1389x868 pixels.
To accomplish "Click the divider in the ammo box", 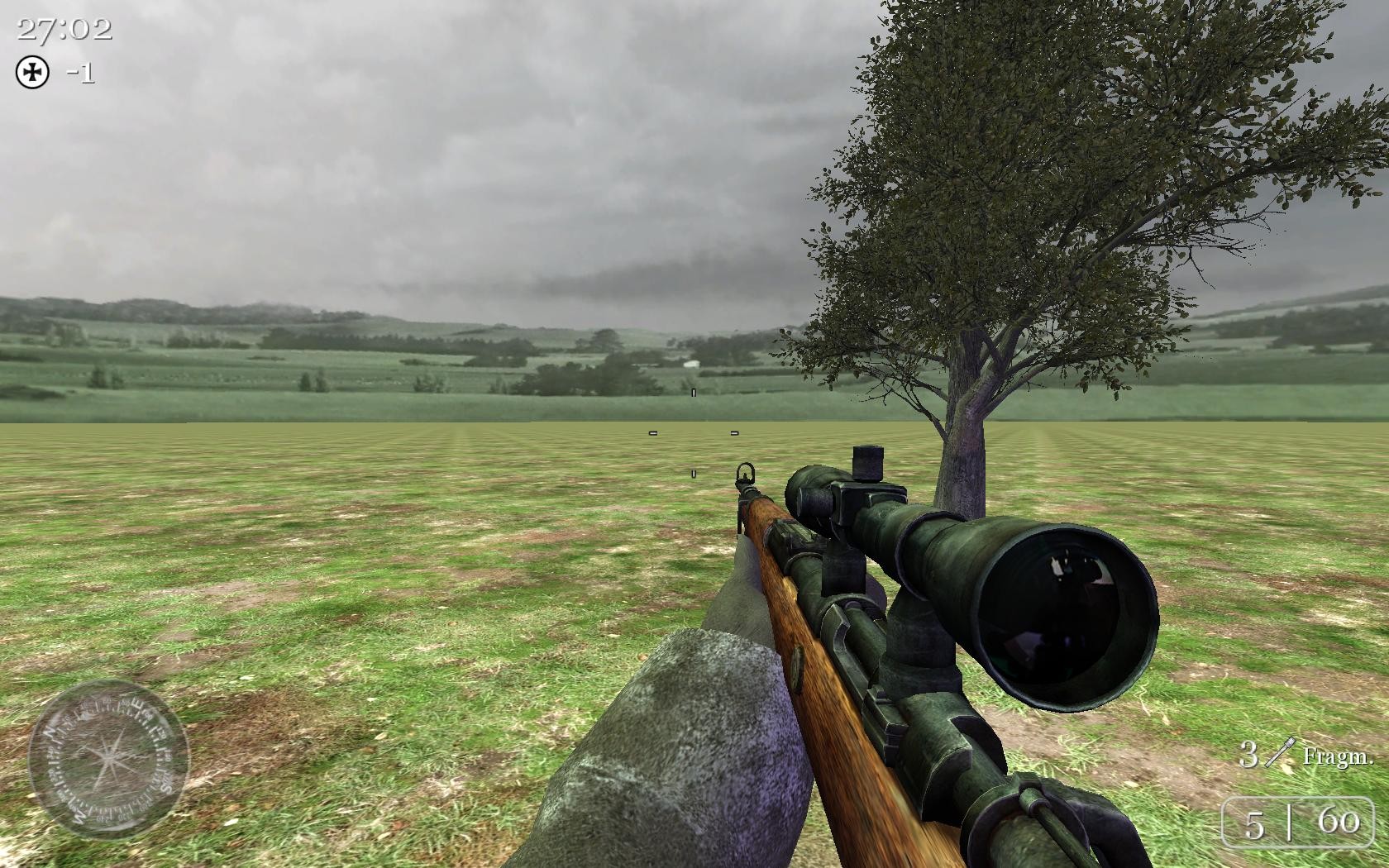I will (1290, 824).
